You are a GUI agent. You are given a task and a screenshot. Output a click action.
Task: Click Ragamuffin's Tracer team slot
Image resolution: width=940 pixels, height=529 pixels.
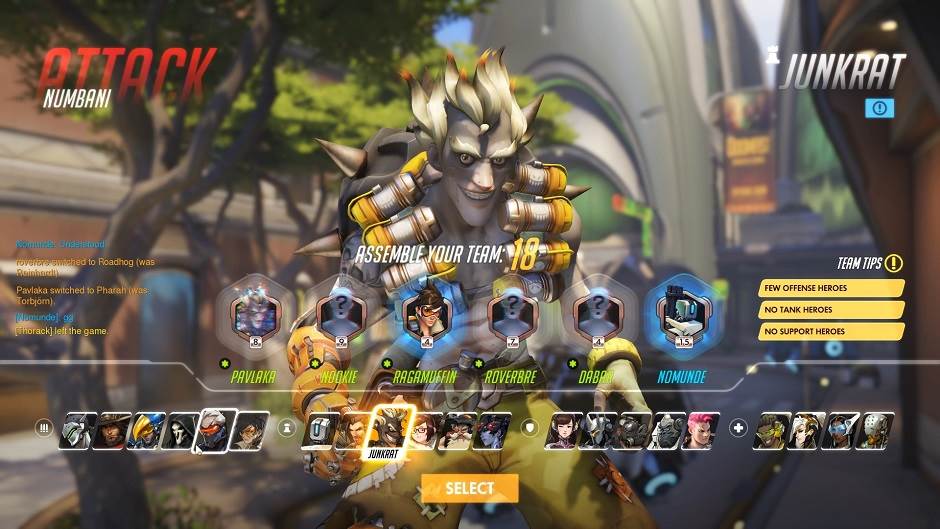pos(423,315)
